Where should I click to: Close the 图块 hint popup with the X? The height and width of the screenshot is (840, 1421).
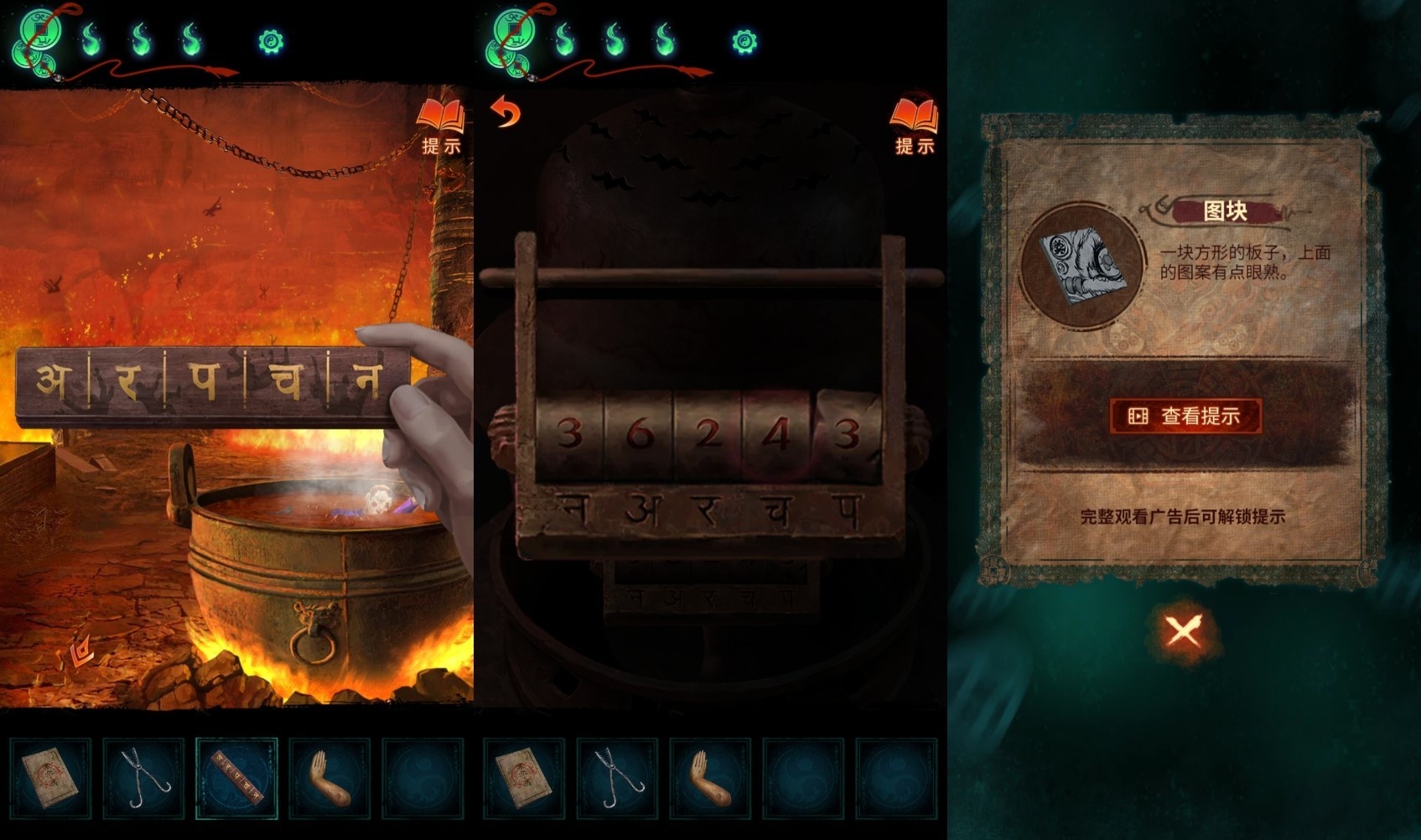click(1183, 630)
